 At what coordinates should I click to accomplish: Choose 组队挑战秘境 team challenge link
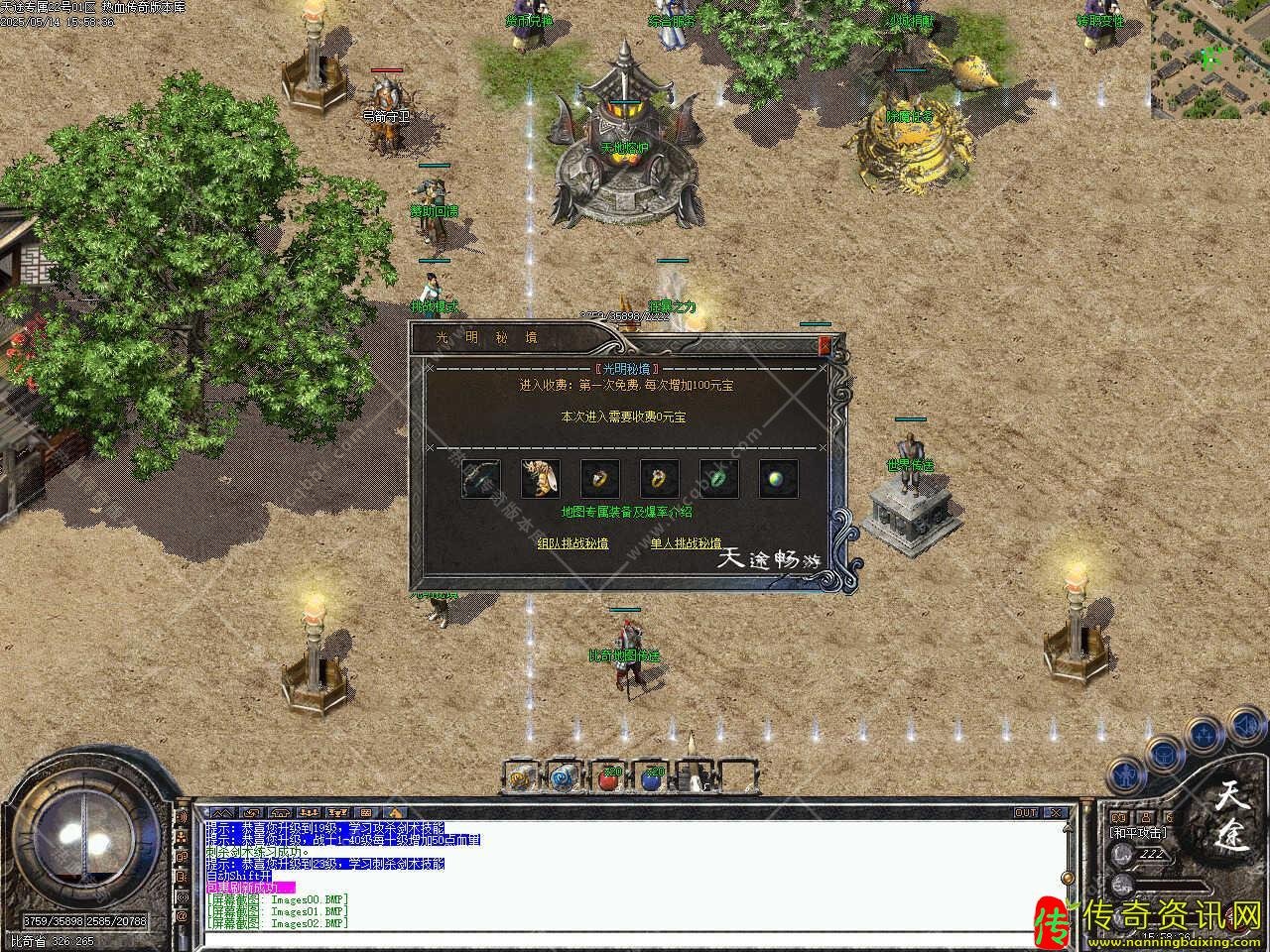pyautogui.click(x=572, y=543)
